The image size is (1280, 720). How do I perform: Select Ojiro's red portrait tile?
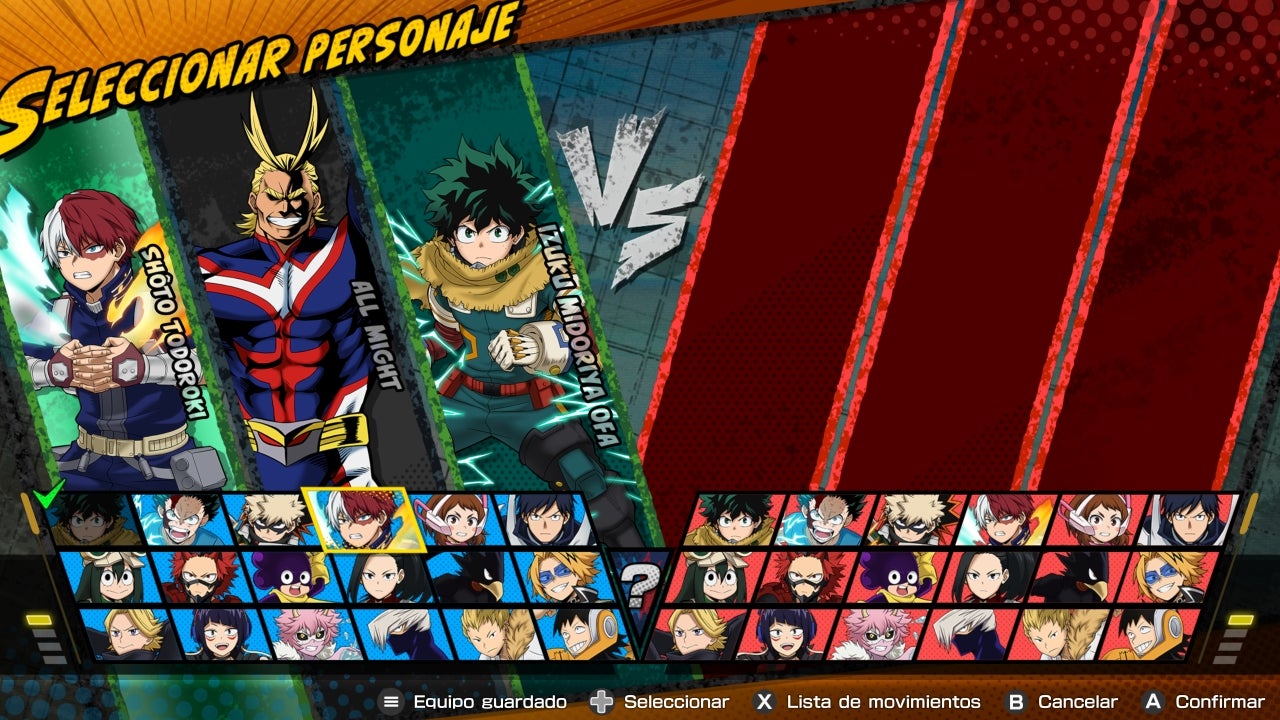tap(1056, 634)
